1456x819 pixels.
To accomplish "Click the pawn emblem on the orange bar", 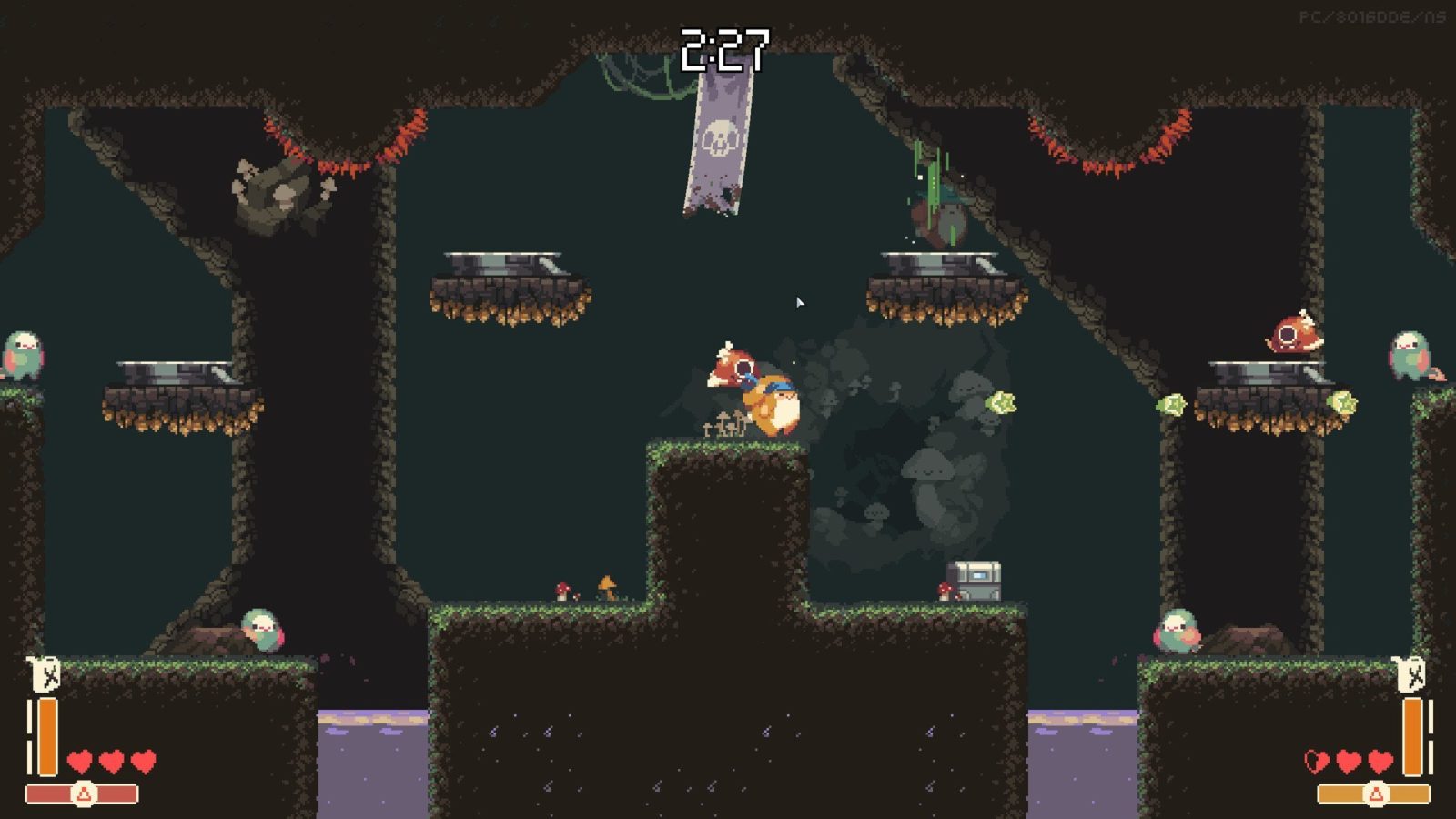I will (1376, 795).
